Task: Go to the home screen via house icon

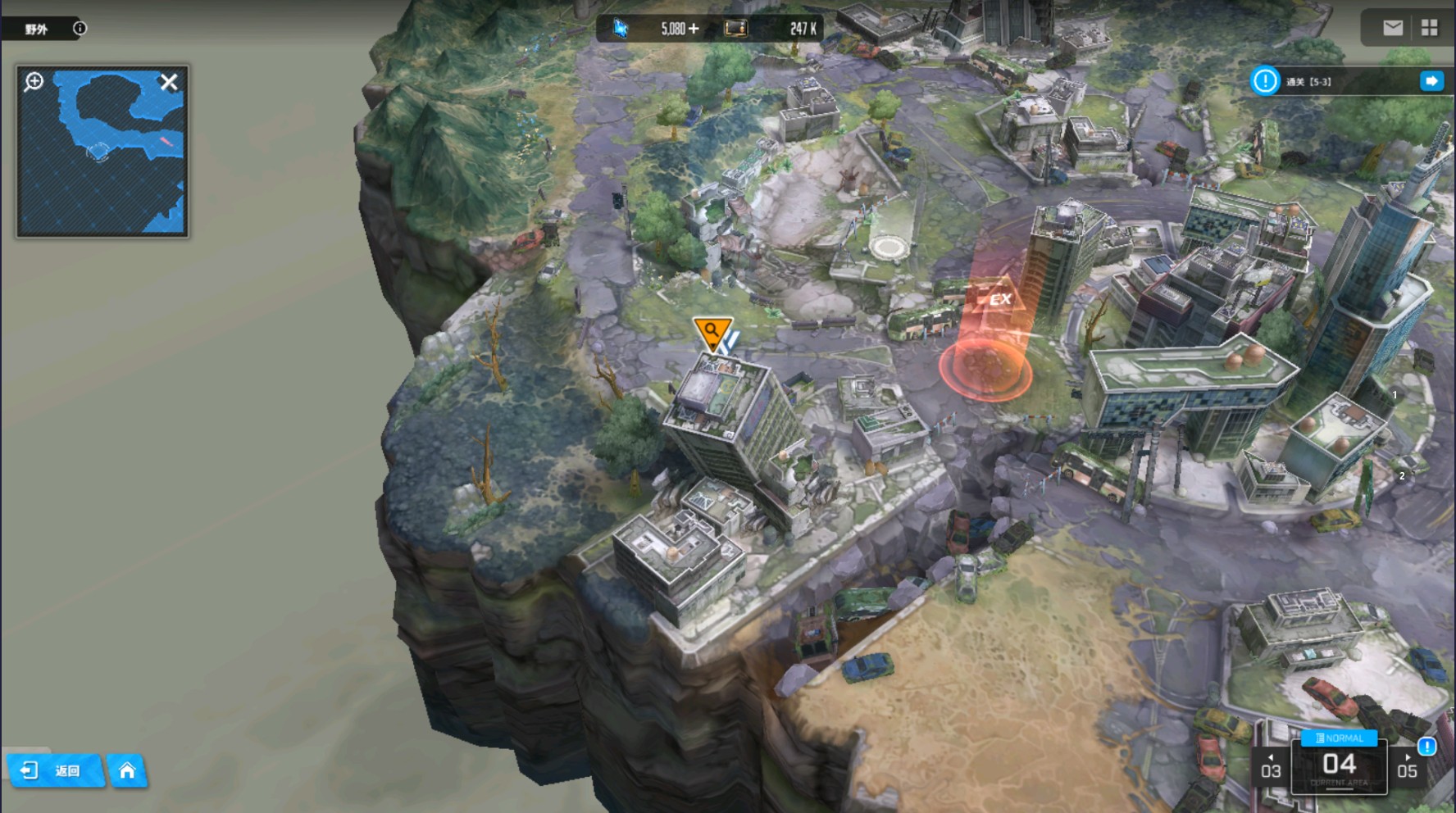Action: coord(127,770)
